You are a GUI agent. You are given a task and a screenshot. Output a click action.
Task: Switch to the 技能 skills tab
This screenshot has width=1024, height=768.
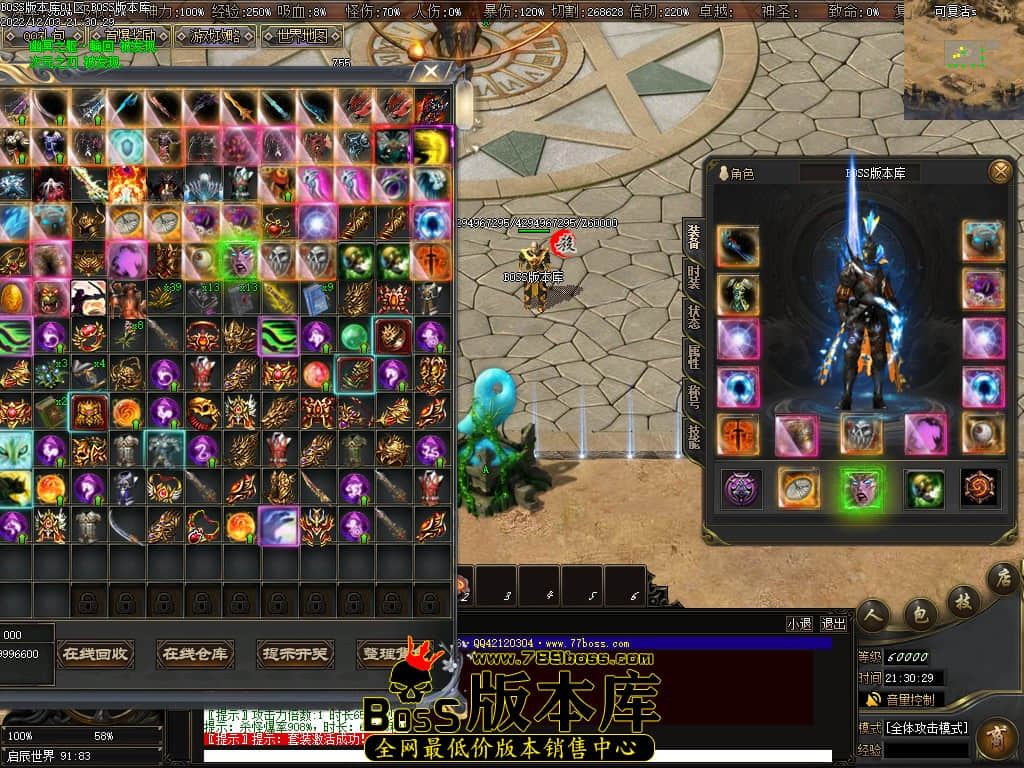(x=693, y=435)
